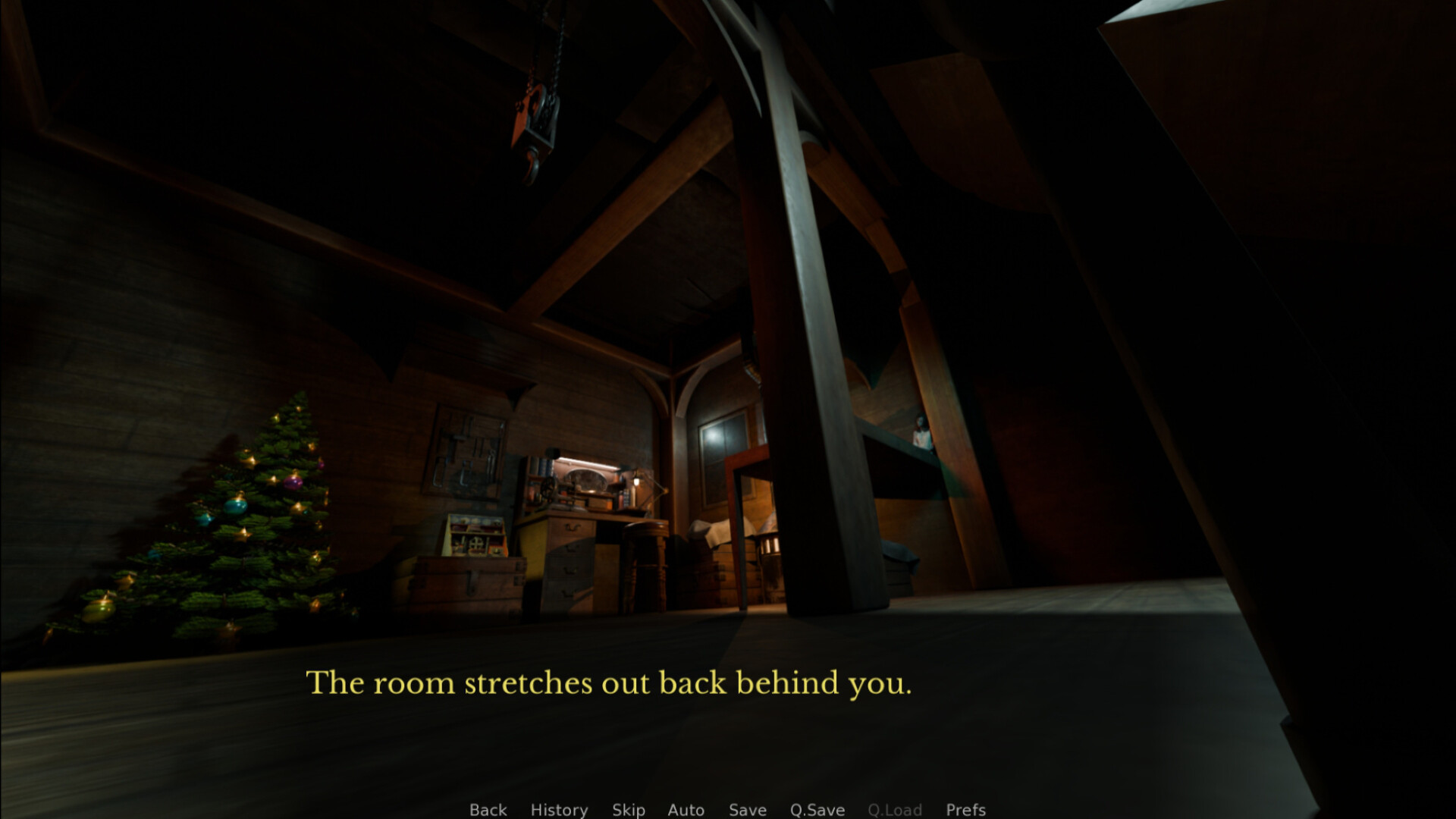Viewport: 1456px width, 819px height.
Task: Open Prefs to adjust game settings
Action: pos(965,810)
